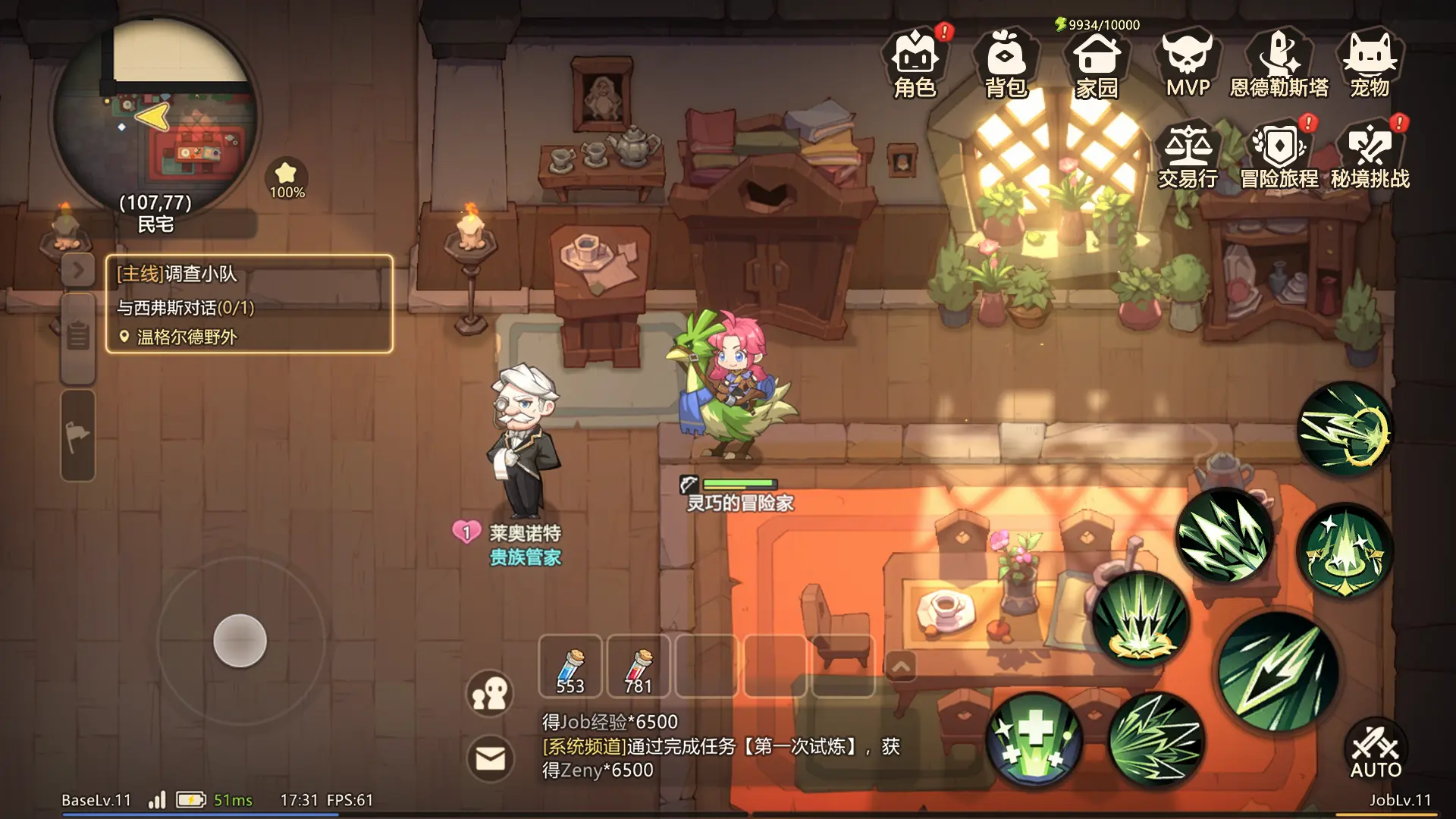Image resolution: width=1456 pixels, height=819 pixels.
Task: Open the 角色 character menu
Action: click(915, 64)
